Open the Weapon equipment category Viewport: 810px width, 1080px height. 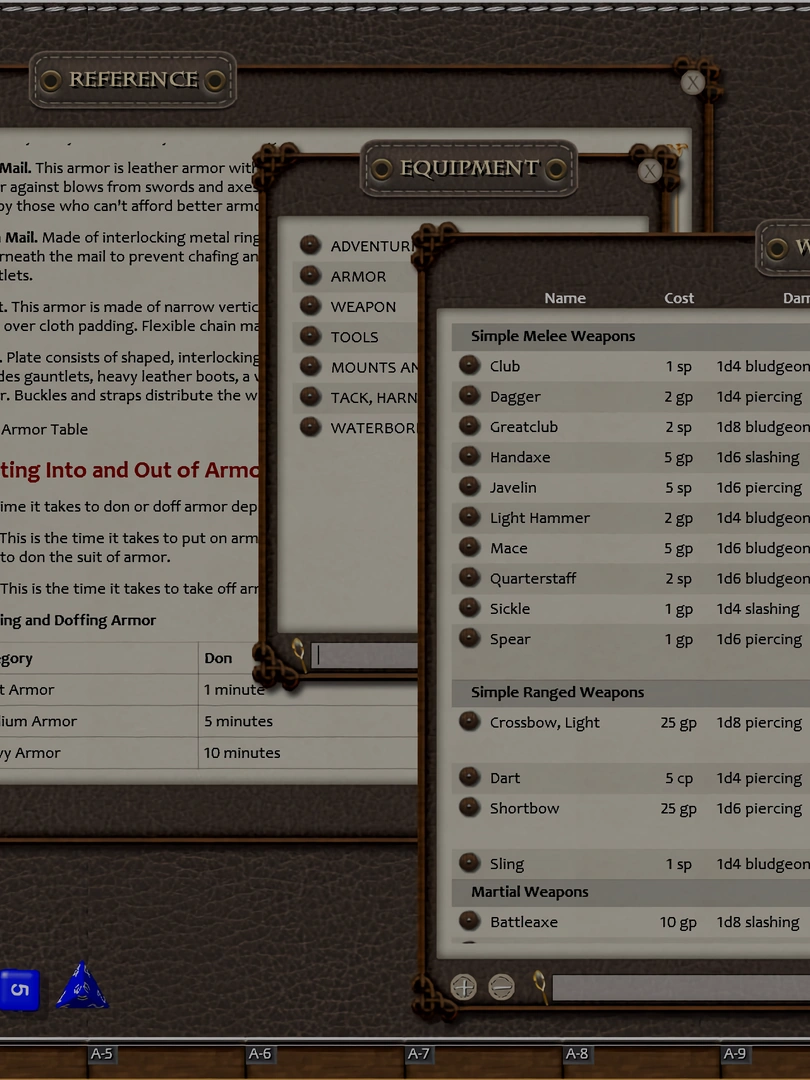coord(363,307)
